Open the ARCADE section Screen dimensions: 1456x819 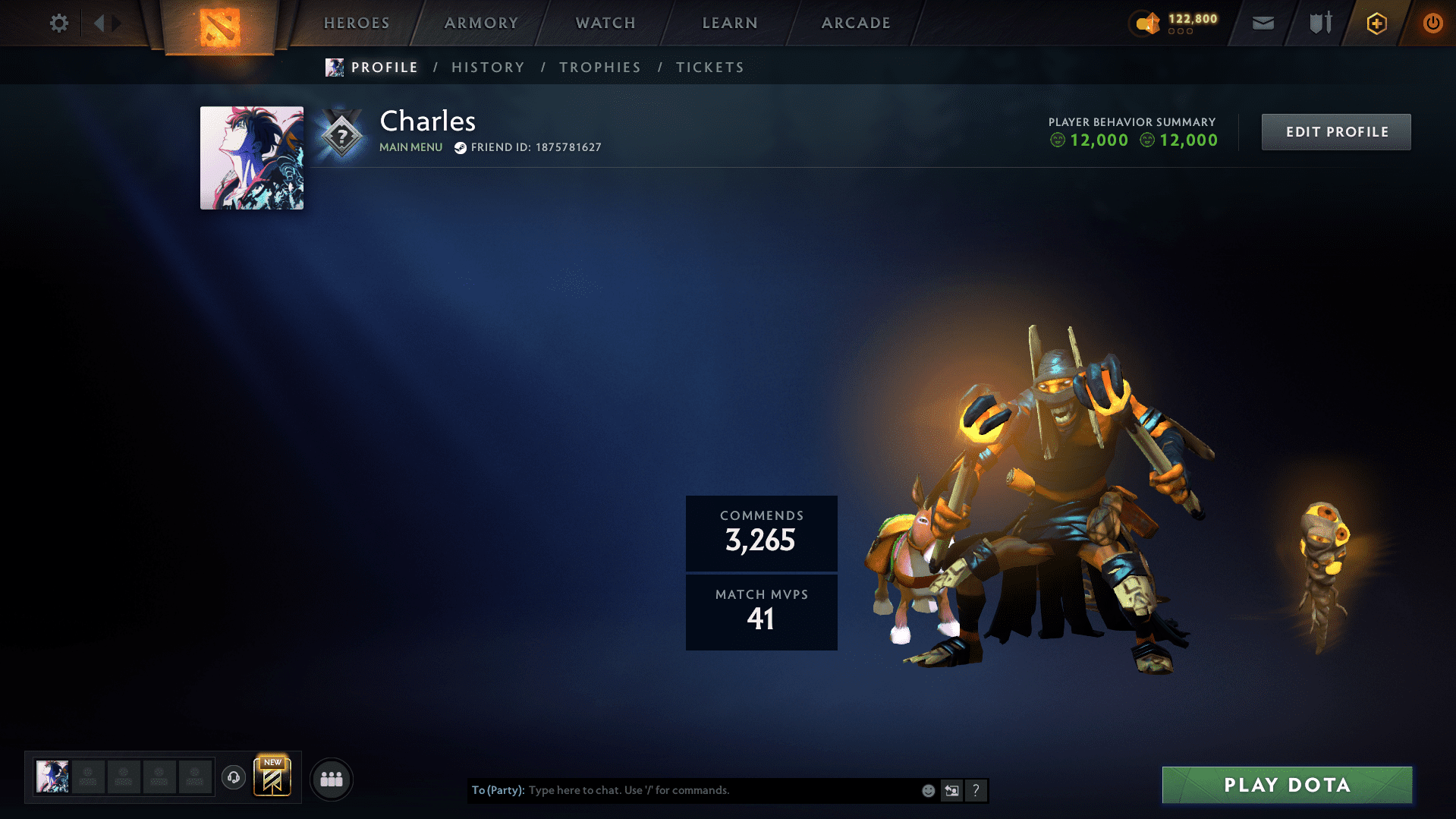pos(855,23)
